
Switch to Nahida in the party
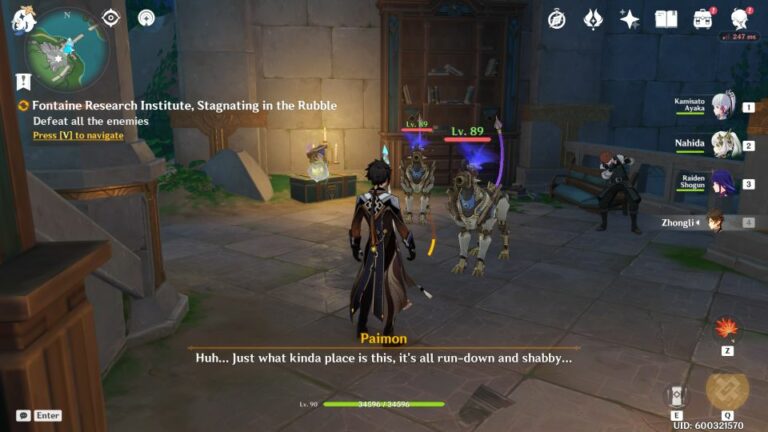click(x=724, y=144)
